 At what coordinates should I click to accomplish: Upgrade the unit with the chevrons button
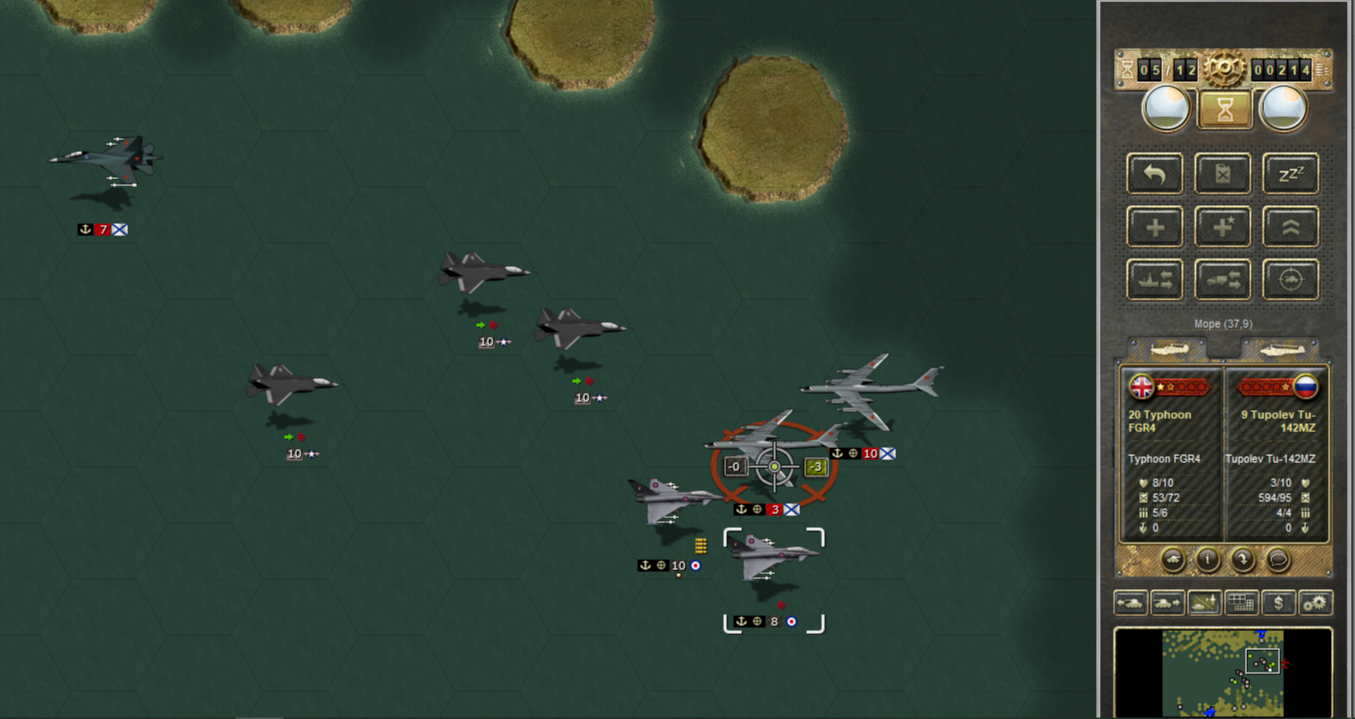pos(1290,227)
